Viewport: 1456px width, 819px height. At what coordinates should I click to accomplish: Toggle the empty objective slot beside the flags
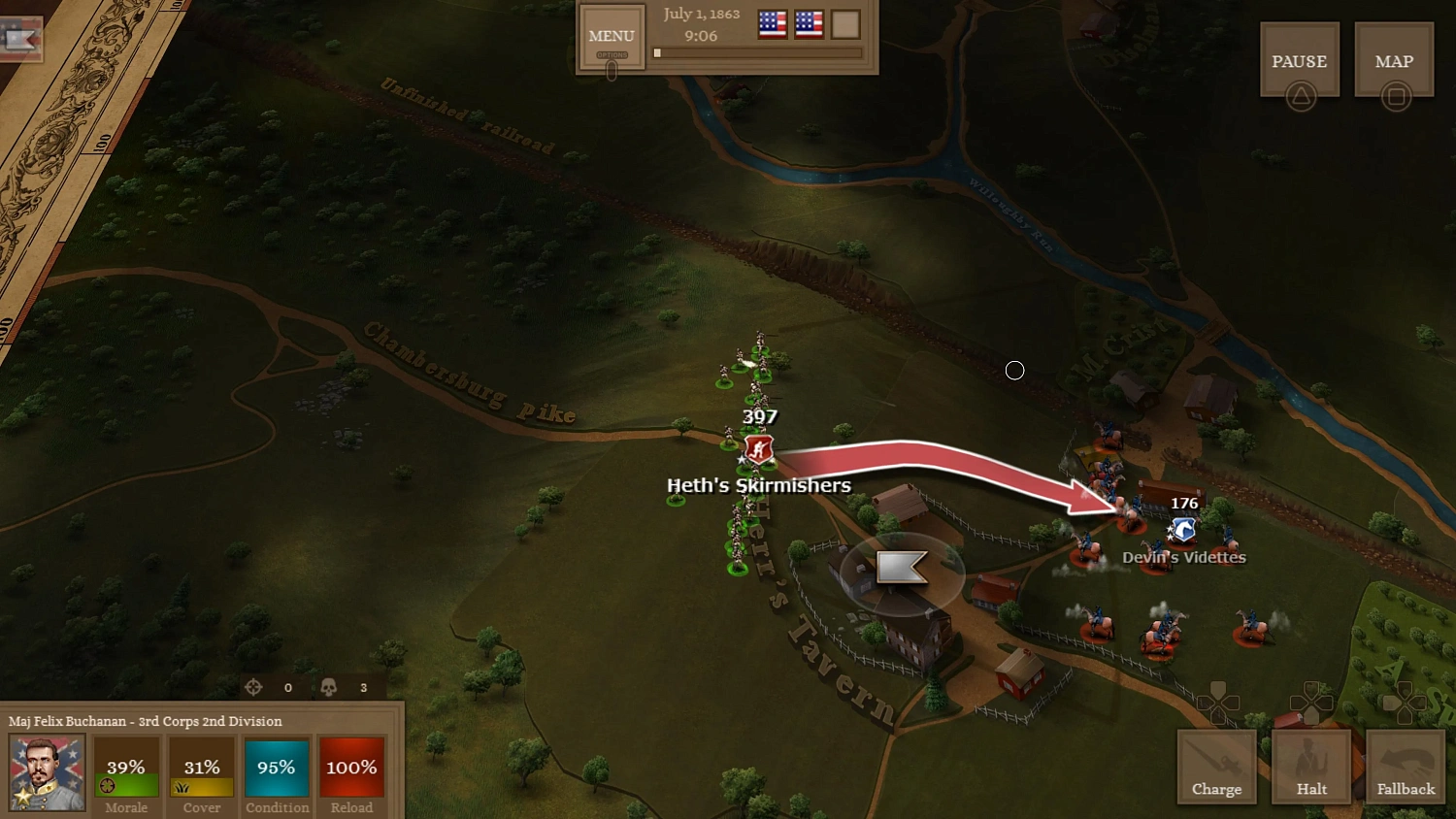[844, 25]
